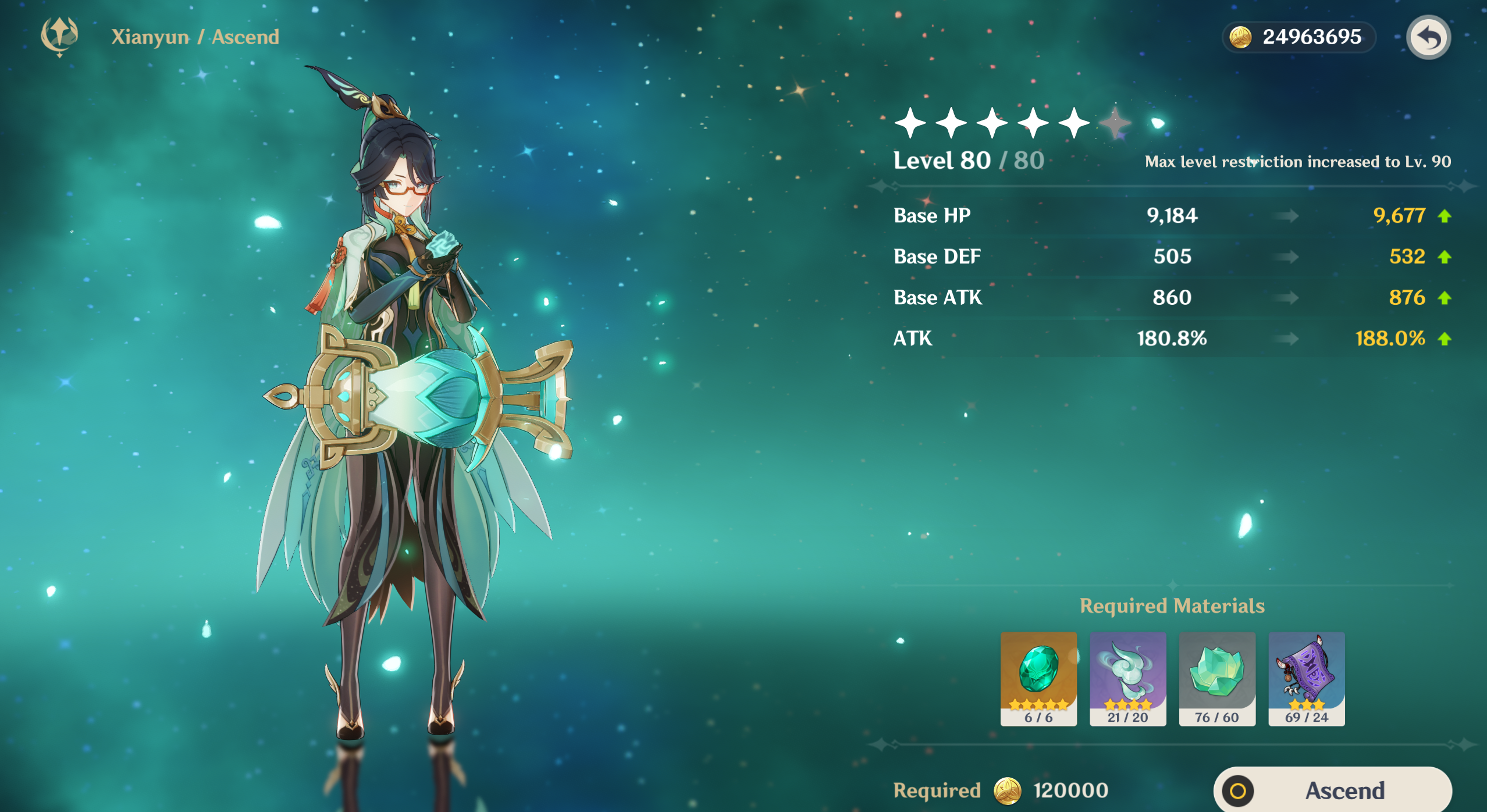Inspect the white swirling wisp boss material
Screen dimensions: 1487x812
coord(1127,678)
